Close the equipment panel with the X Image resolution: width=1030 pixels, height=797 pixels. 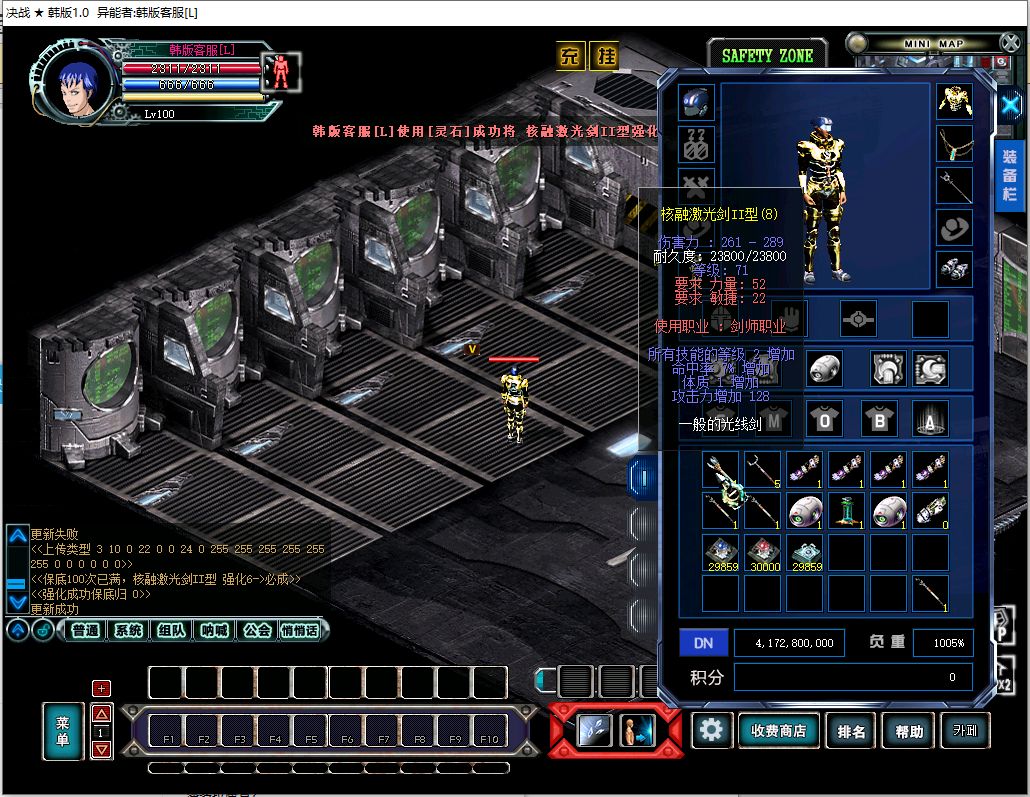(1010, 104)
